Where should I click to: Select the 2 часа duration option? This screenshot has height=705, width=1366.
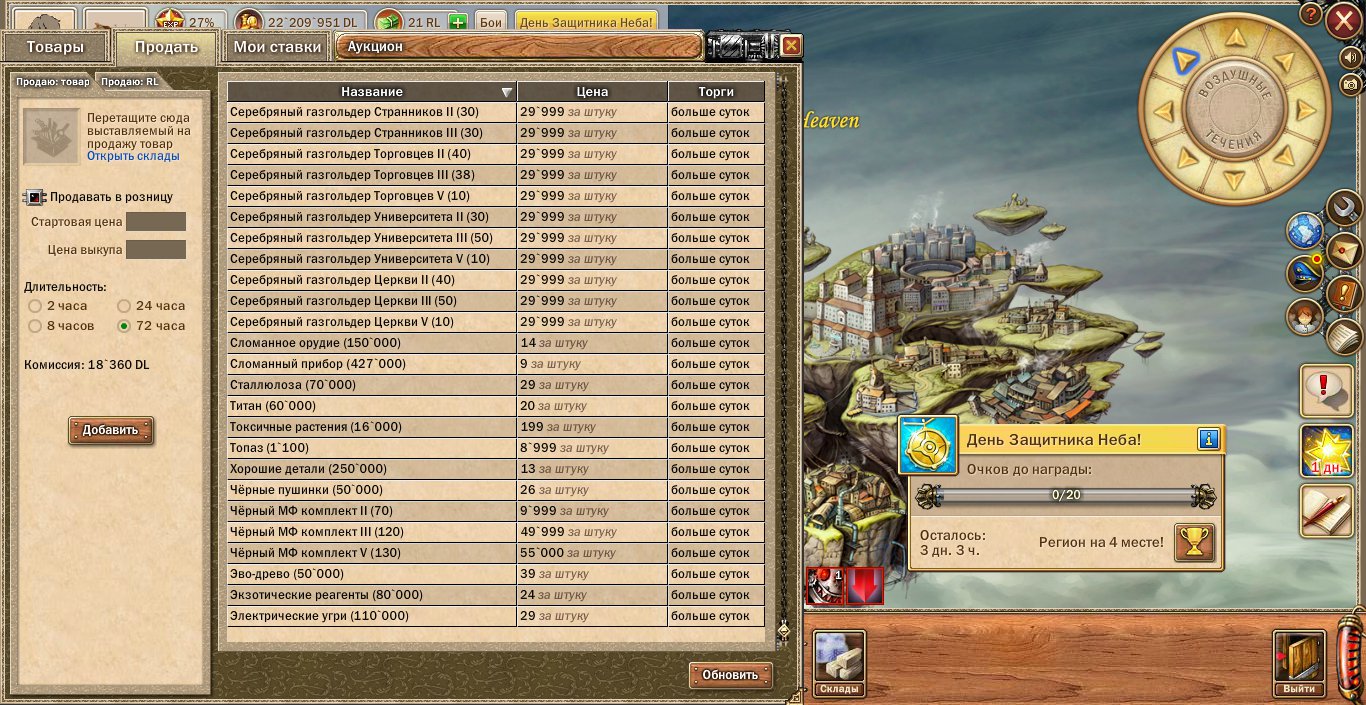tap(35, 306)
